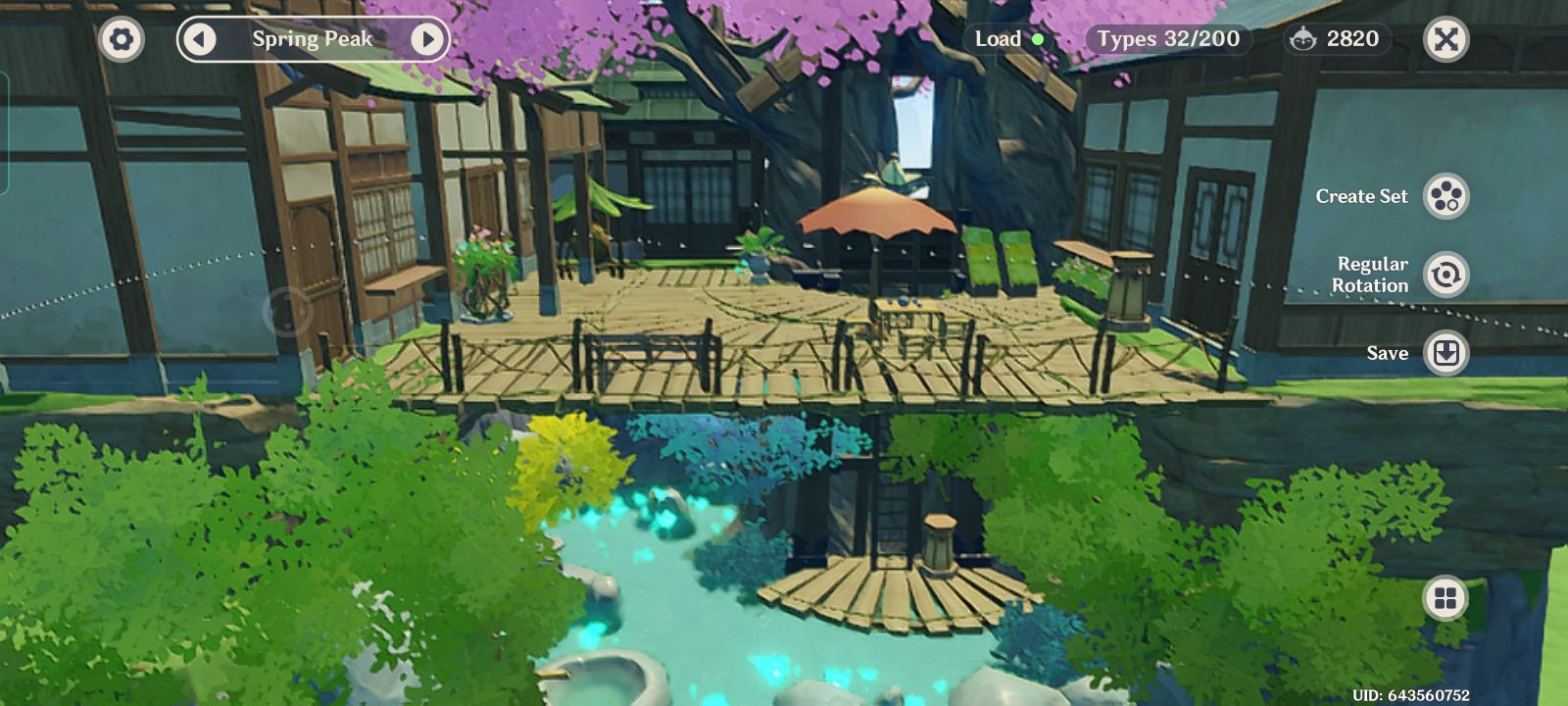Save the layout using the Save icon

[1447, 353]
